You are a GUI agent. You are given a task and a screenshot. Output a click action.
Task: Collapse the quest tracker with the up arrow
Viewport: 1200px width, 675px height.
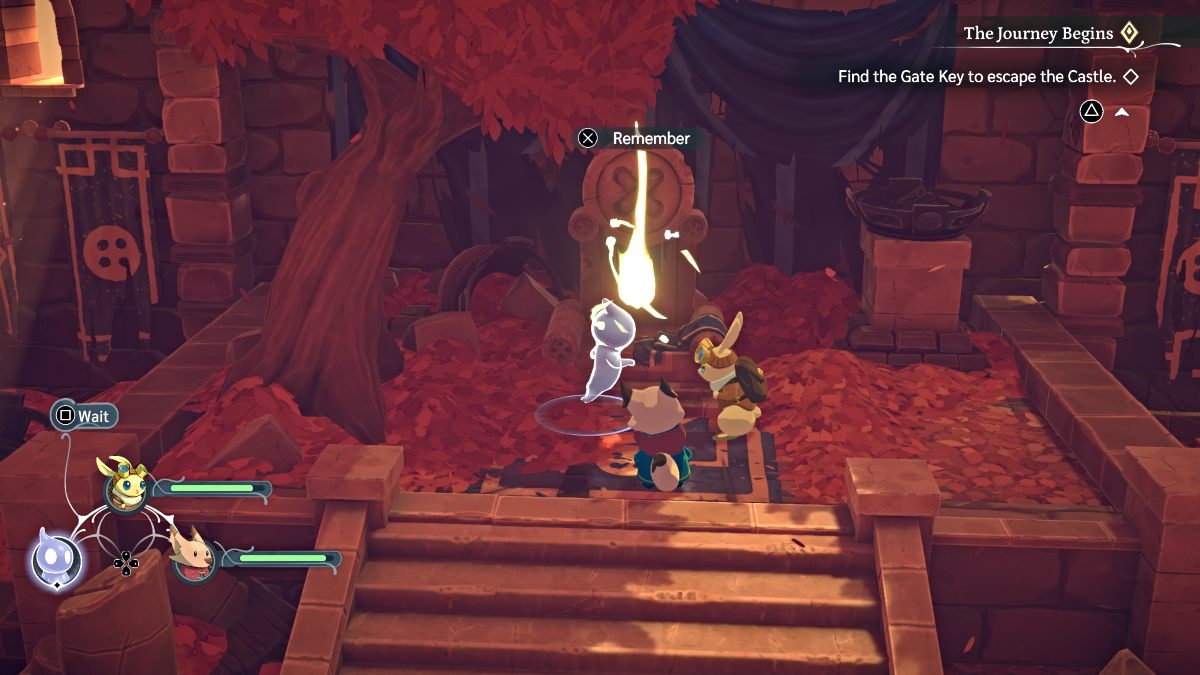1122,111
